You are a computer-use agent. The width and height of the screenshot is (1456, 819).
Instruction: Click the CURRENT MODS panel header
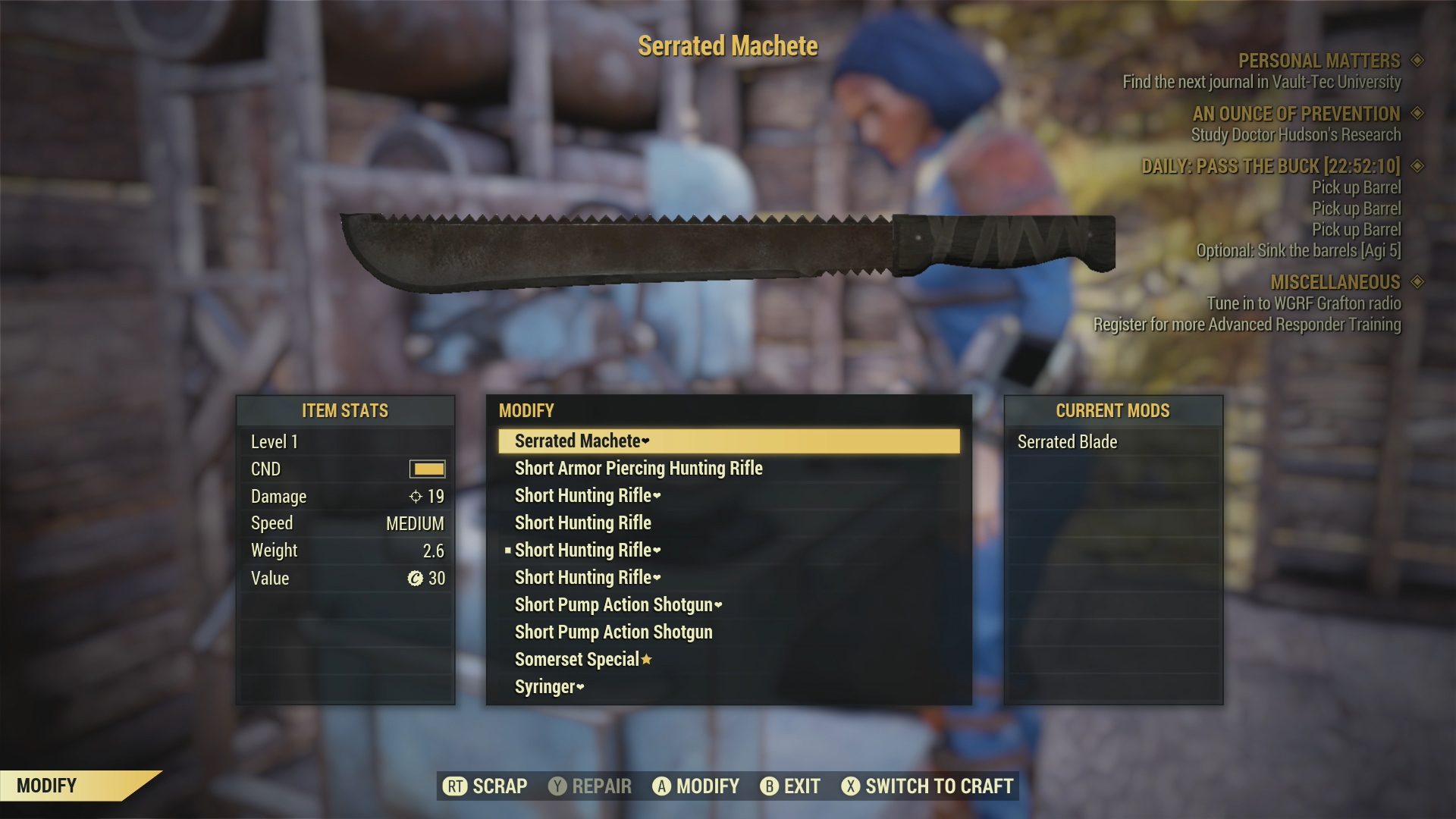pyautogui.click(x=1113, y=412)
